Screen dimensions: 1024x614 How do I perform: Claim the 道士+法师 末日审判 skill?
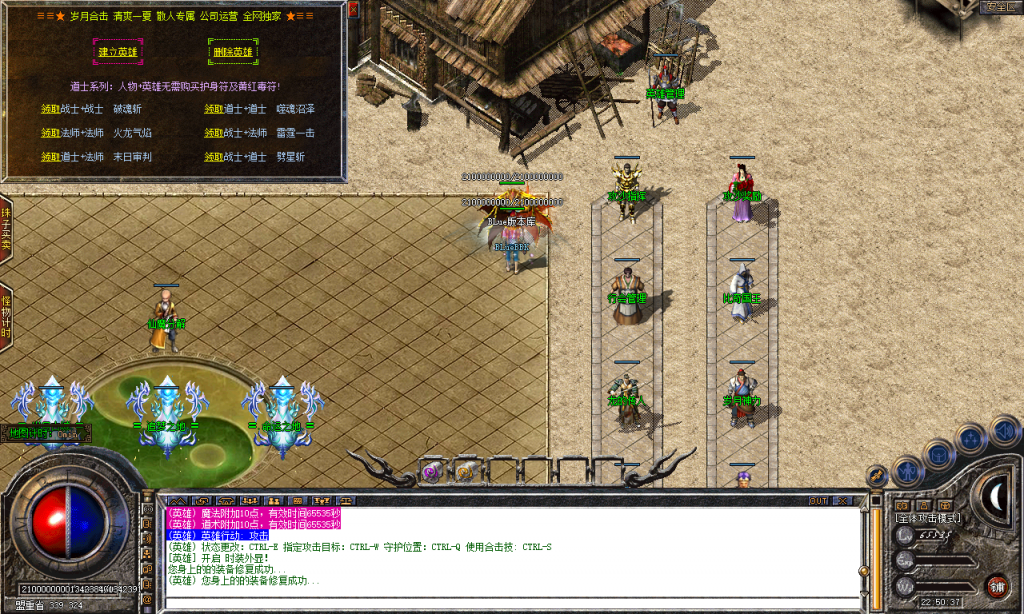(x=51, y=157)
